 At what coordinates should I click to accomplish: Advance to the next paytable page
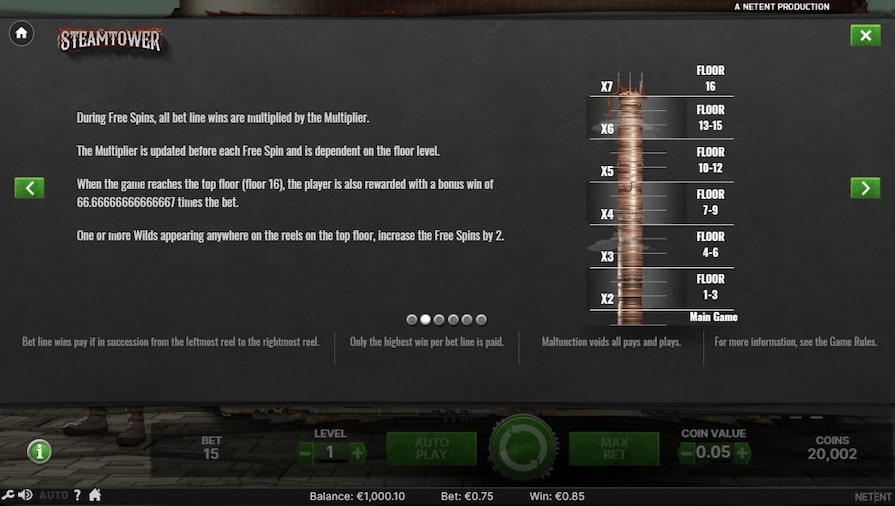pos(865,188)
